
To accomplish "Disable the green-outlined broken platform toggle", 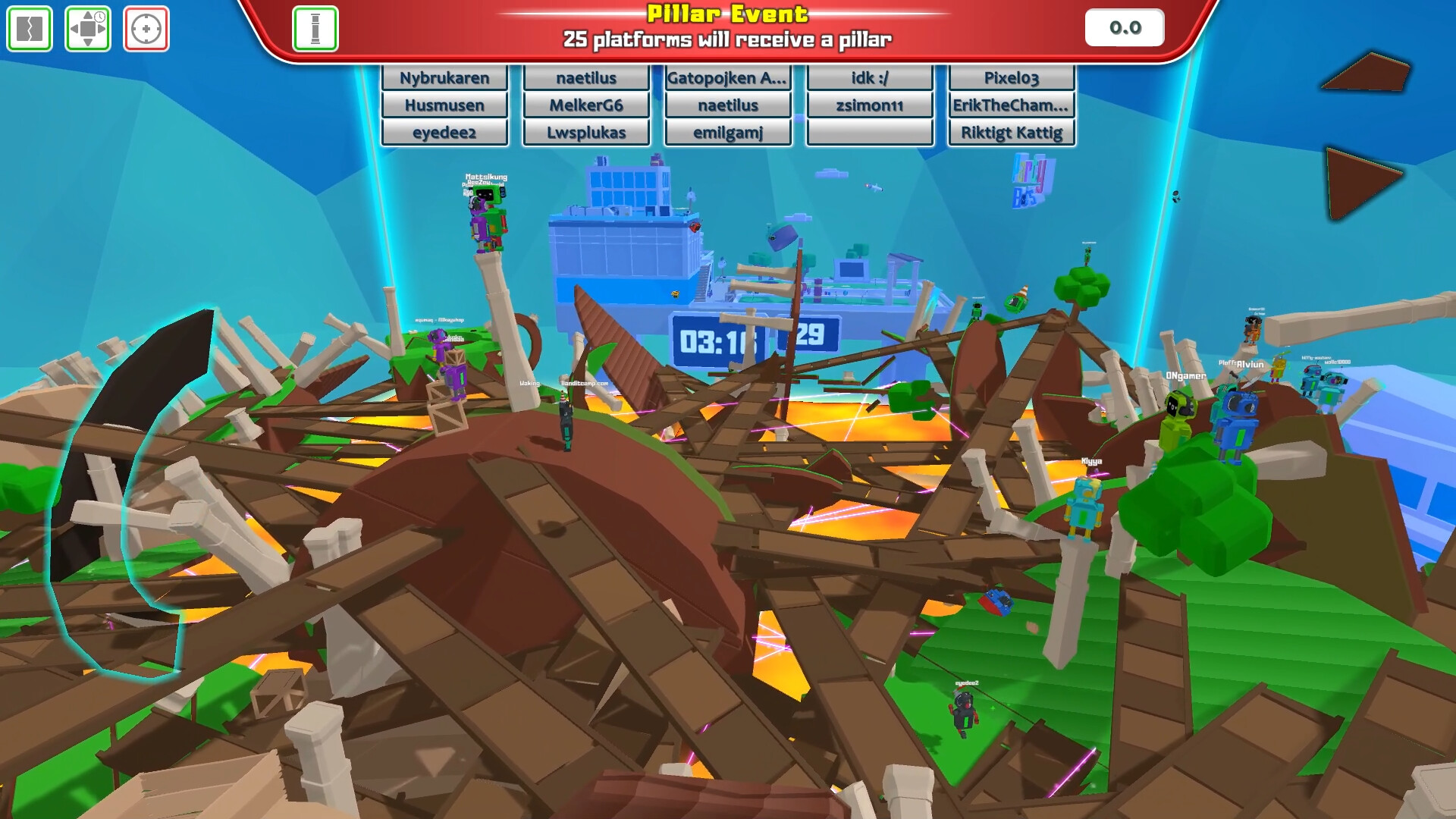I will 30,29.
